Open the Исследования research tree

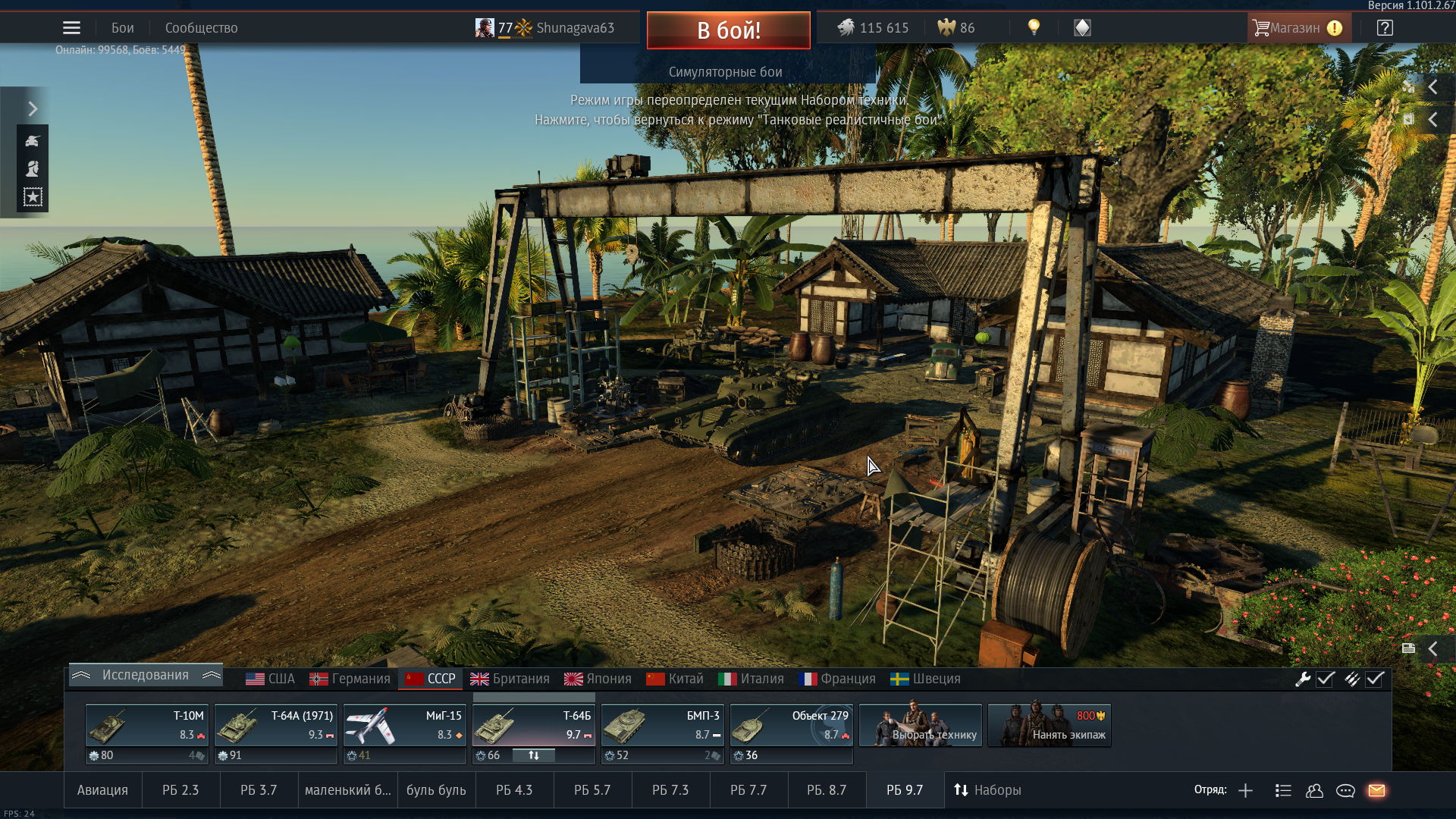(x=146, y=675)
